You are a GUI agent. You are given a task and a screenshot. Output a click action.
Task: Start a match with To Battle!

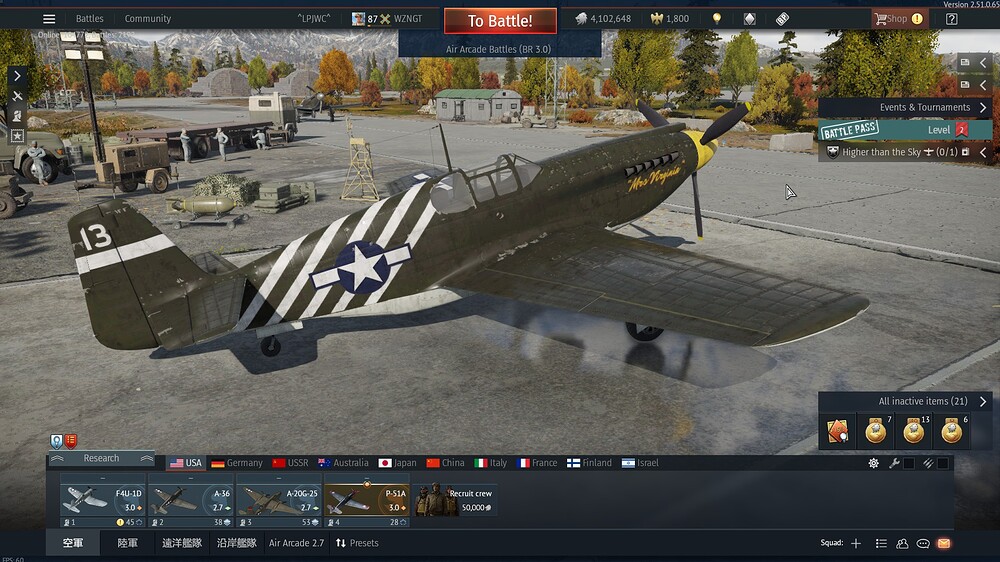point(500,20)
